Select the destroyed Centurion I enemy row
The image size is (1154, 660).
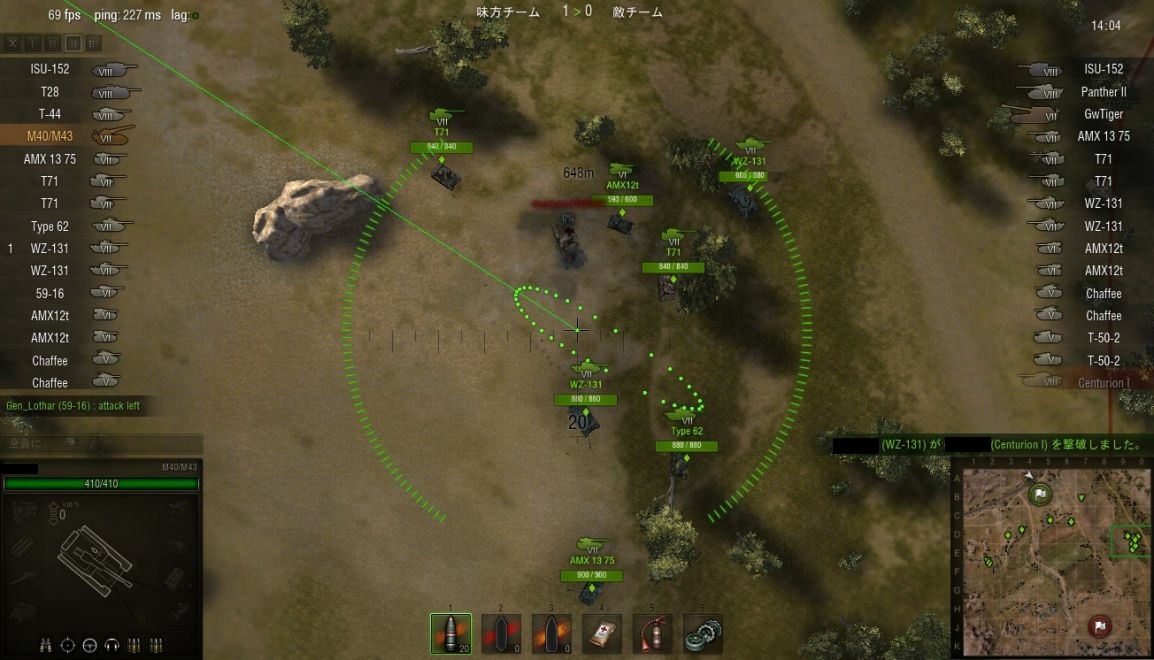[x=1103, y=383]
